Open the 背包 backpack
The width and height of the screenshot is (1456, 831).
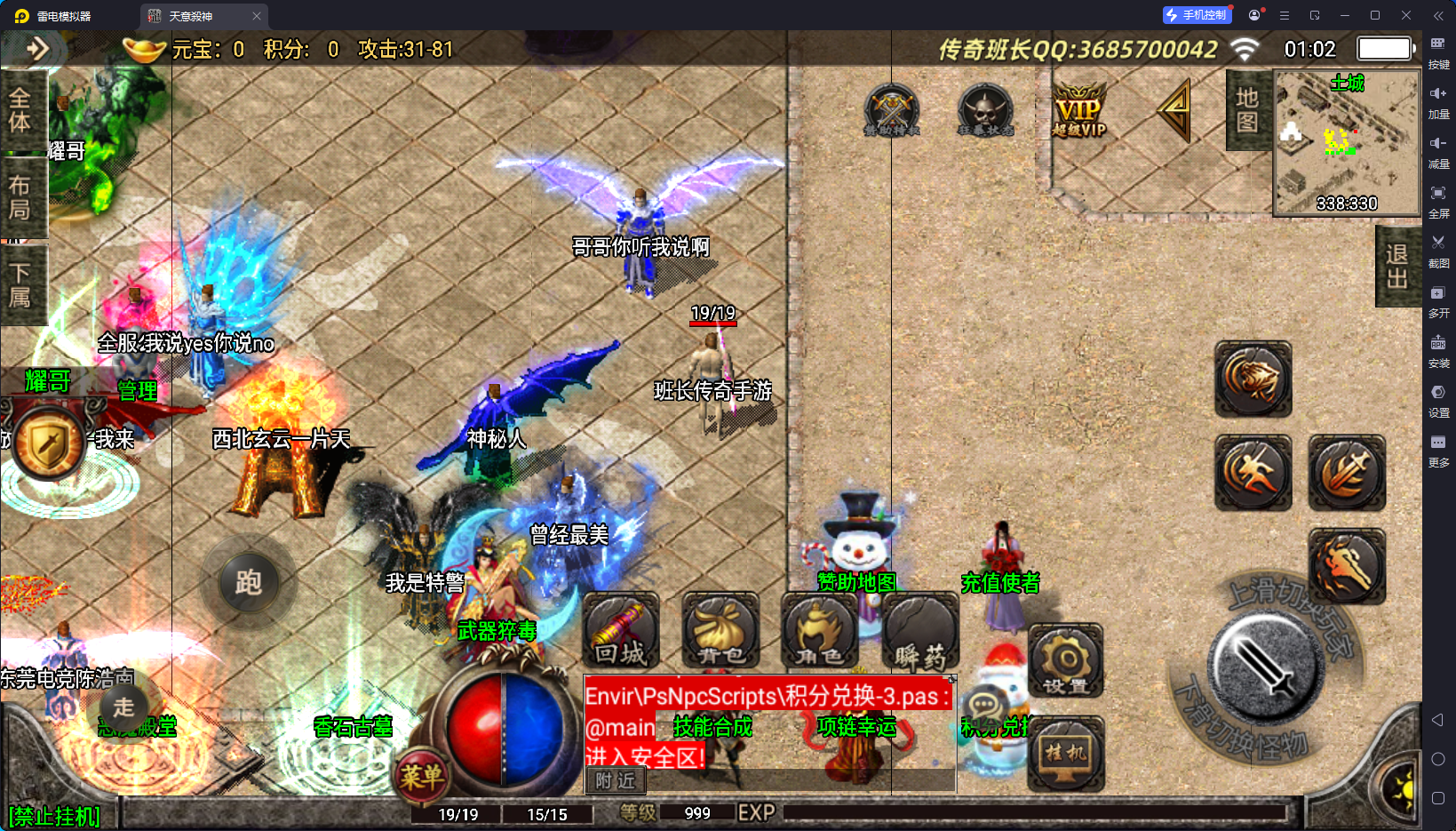720,631
